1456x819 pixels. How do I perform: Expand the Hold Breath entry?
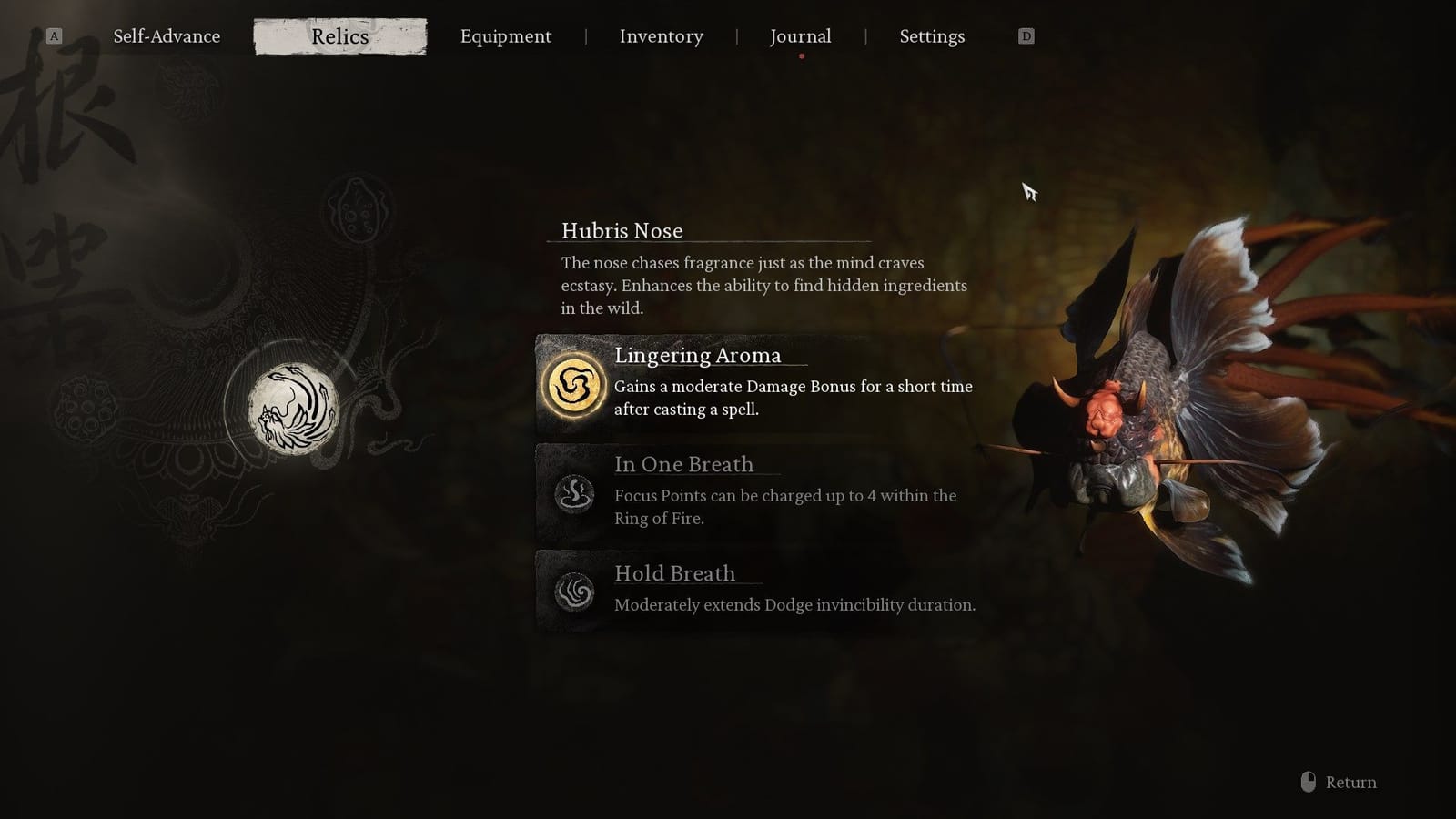(x=675, y=574)
